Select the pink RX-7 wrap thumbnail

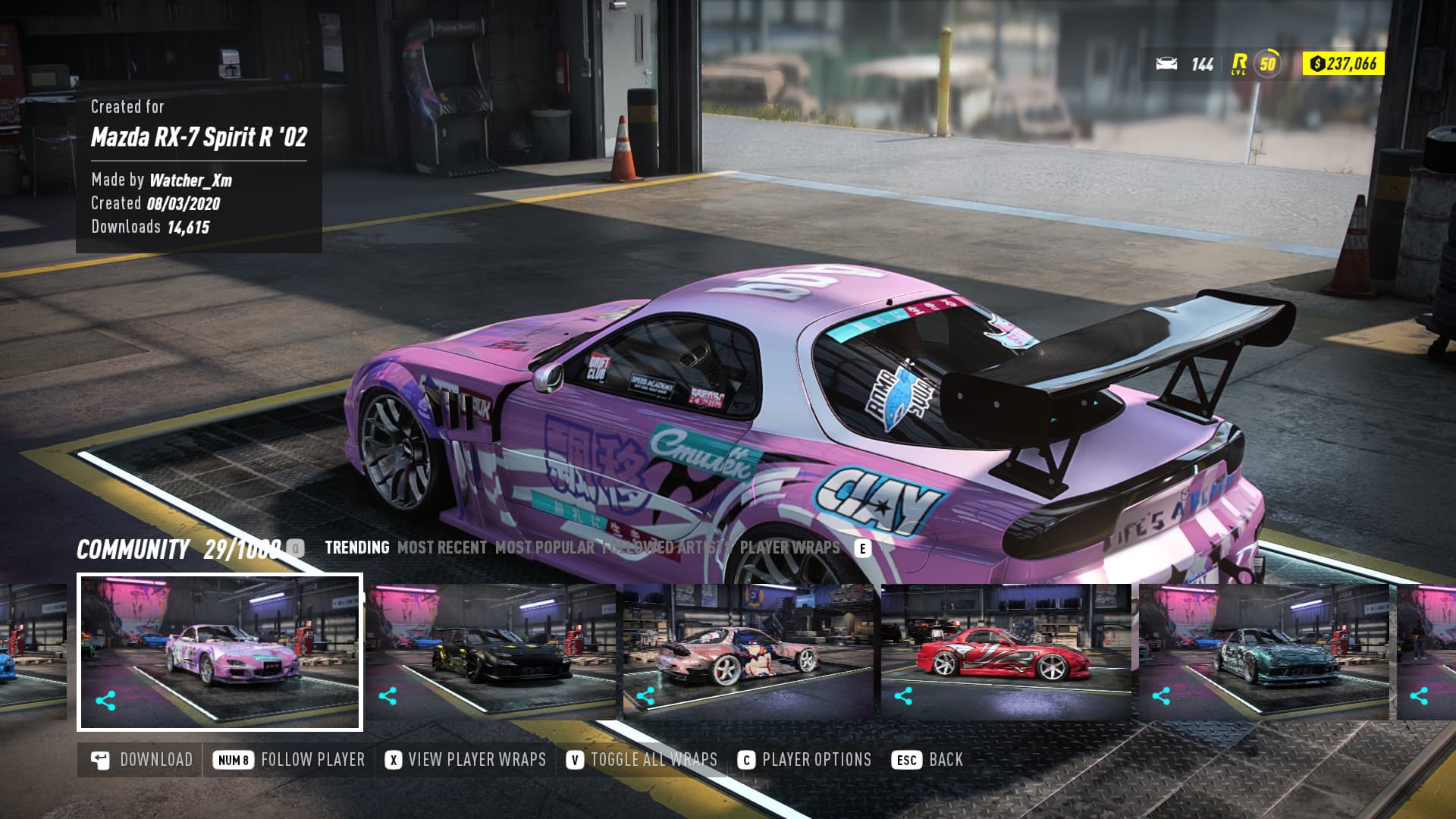pyautogui.click(x=220, y=652)
